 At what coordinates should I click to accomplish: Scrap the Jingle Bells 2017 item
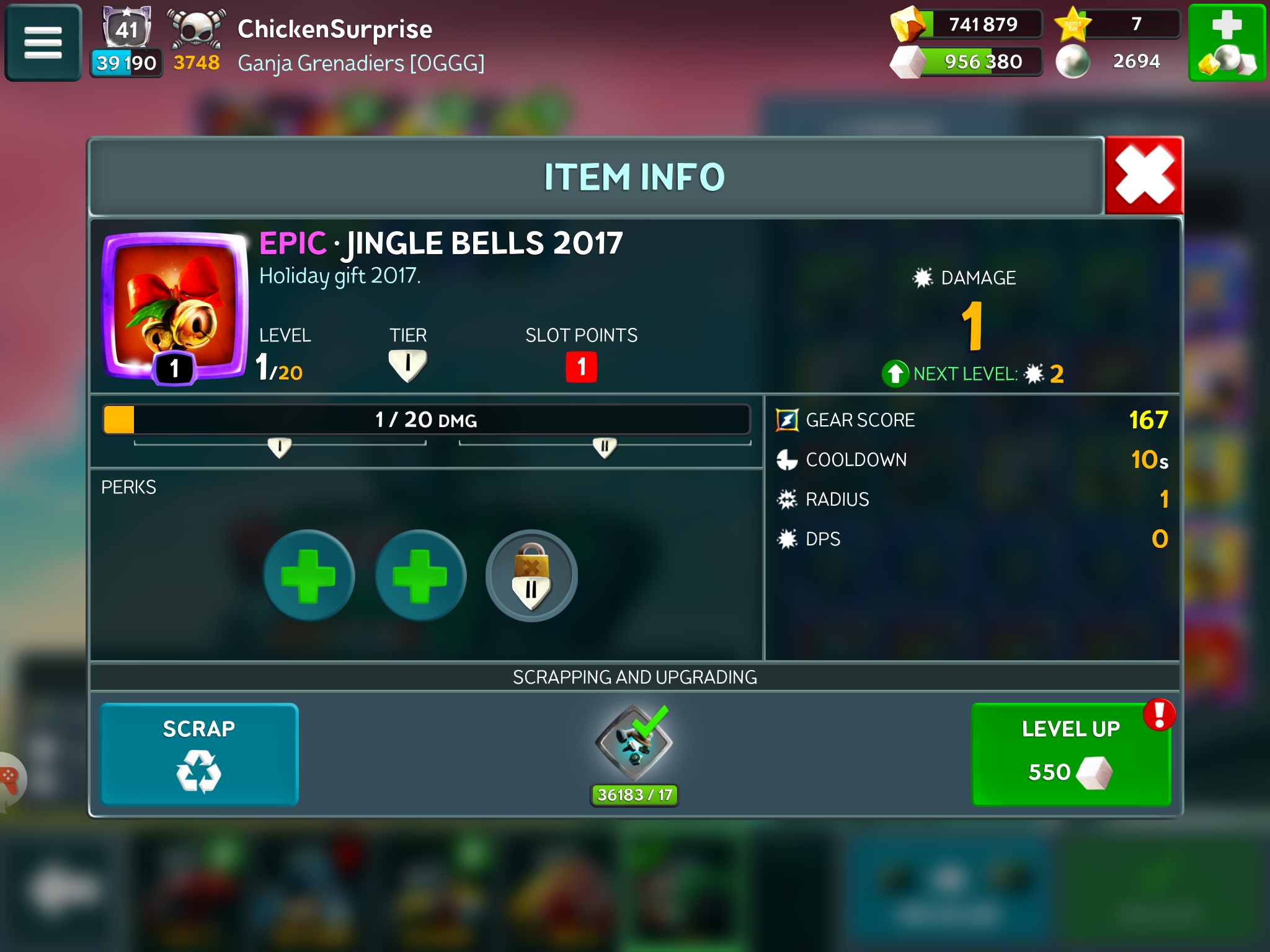pyautogui.click(x=199, y=754)
